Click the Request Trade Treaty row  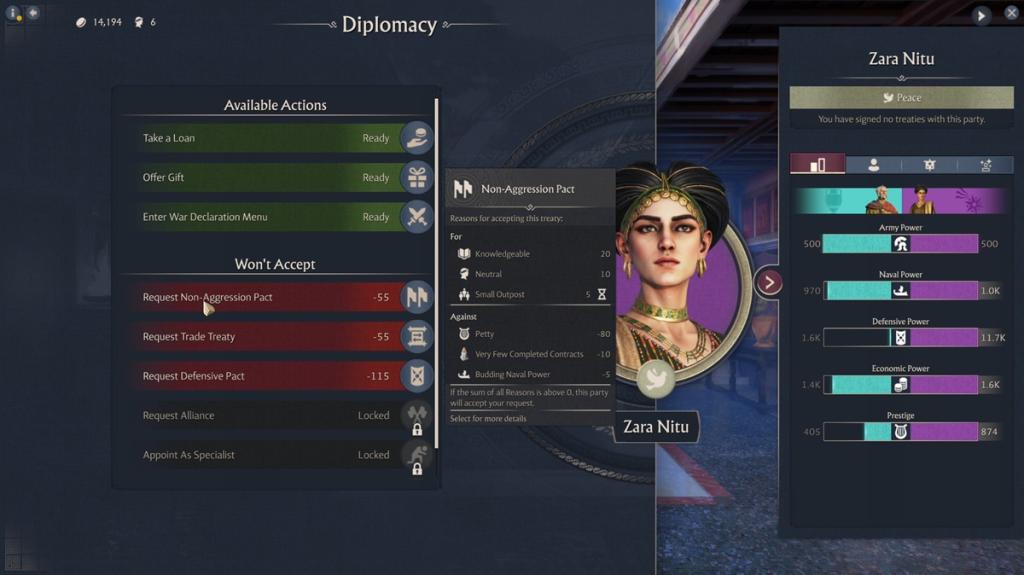270,337
